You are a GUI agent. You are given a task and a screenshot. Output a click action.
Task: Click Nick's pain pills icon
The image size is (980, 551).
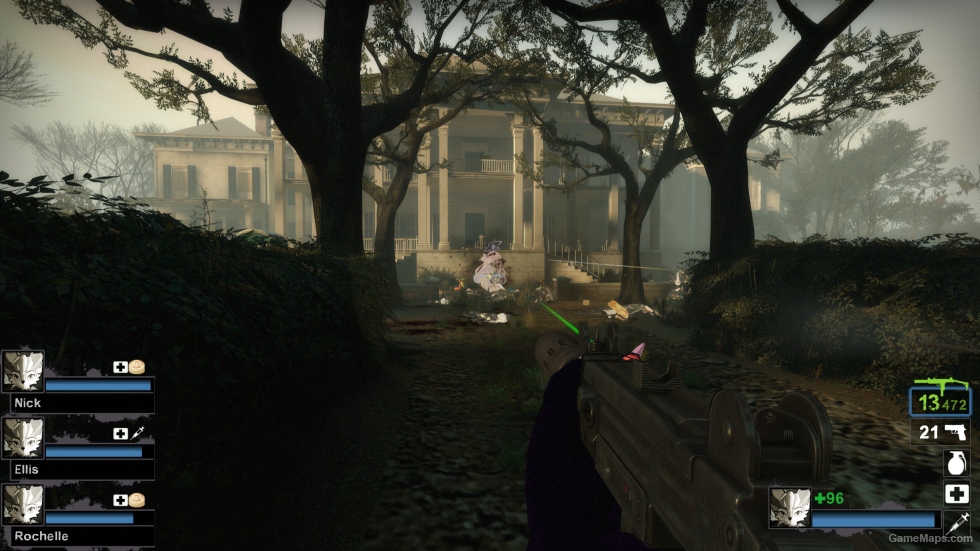pos(137,367)
